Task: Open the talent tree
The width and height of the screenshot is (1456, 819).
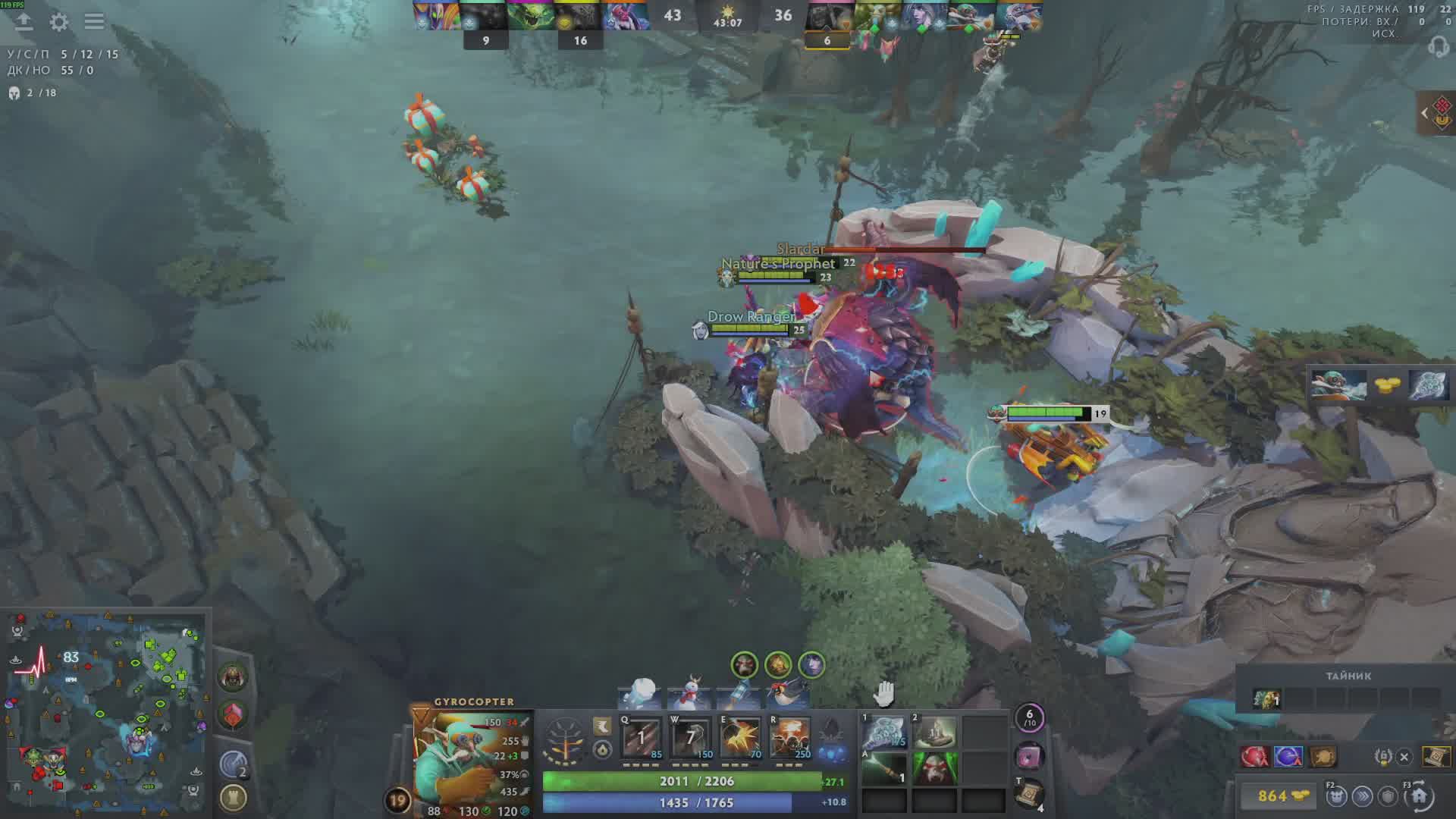Action: click(565, 740)
